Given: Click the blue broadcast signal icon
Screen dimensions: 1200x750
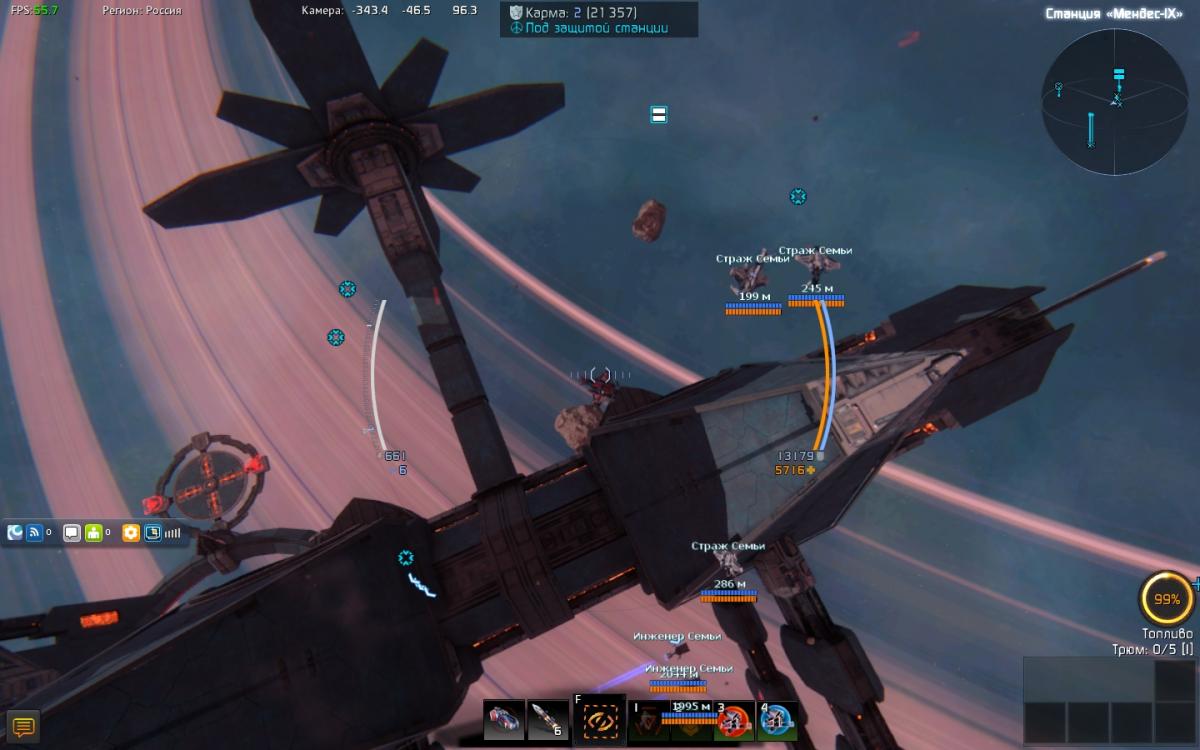Looking at the screenshot, I should coord(35,533).
